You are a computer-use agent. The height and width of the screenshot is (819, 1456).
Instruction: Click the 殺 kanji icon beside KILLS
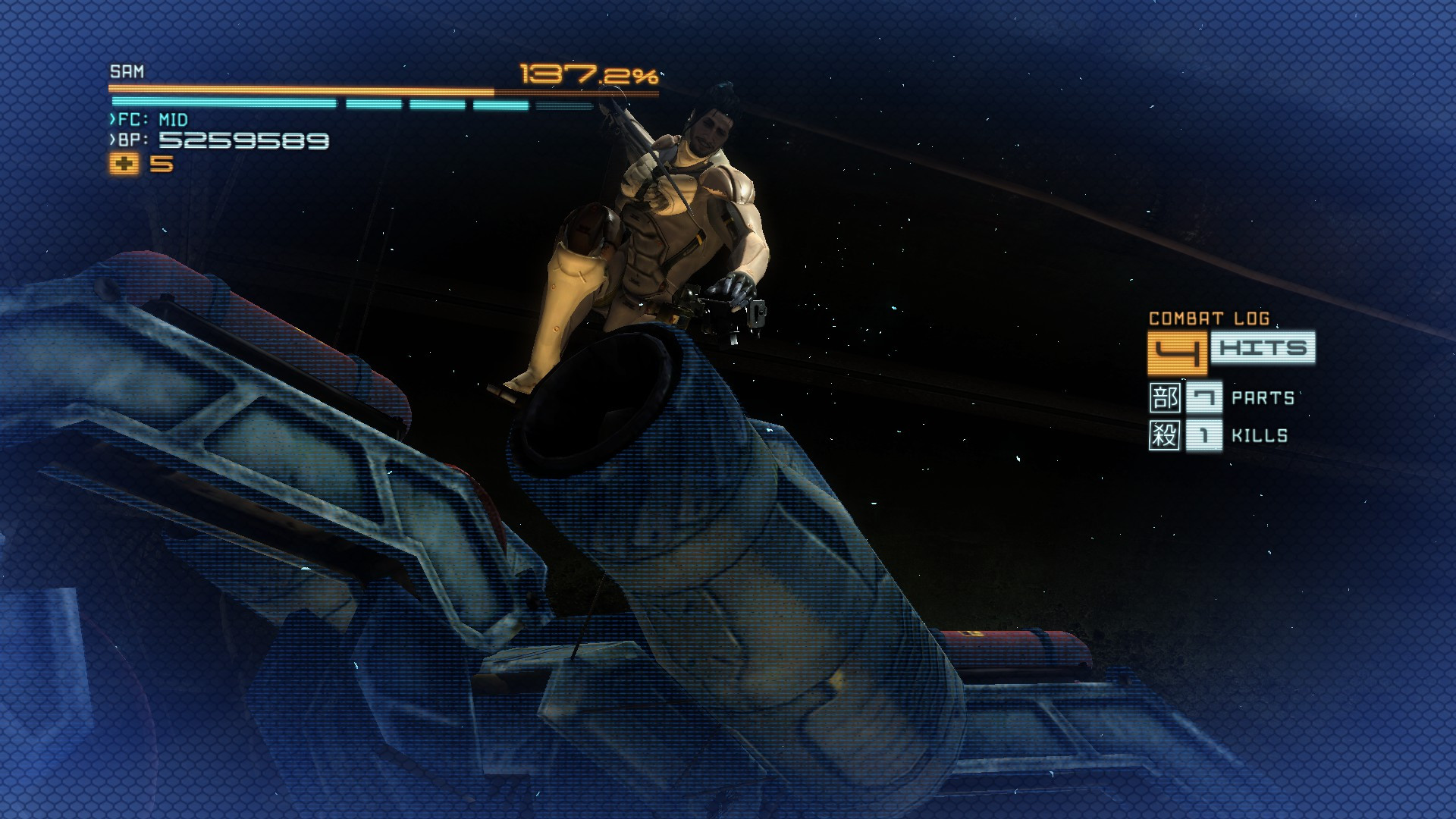[x=1165, y=435]
